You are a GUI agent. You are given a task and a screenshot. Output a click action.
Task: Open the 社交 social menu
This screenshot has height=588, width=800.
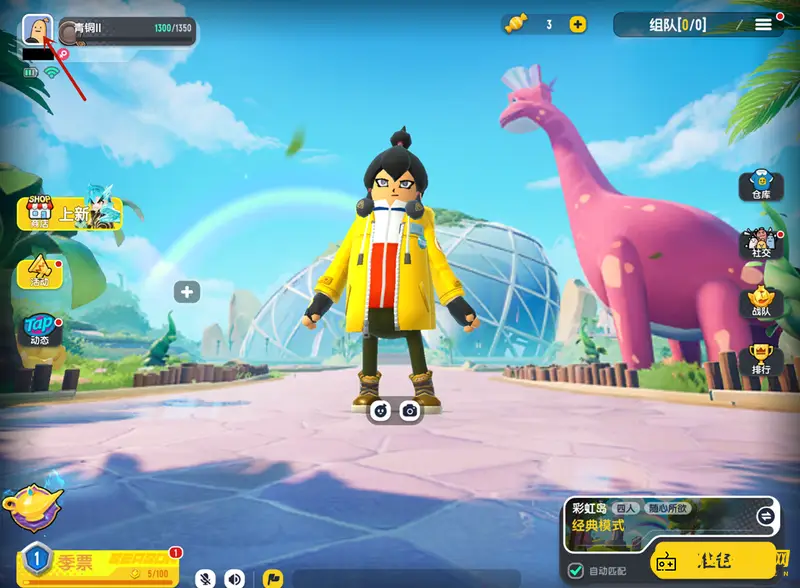pos(761,244)
